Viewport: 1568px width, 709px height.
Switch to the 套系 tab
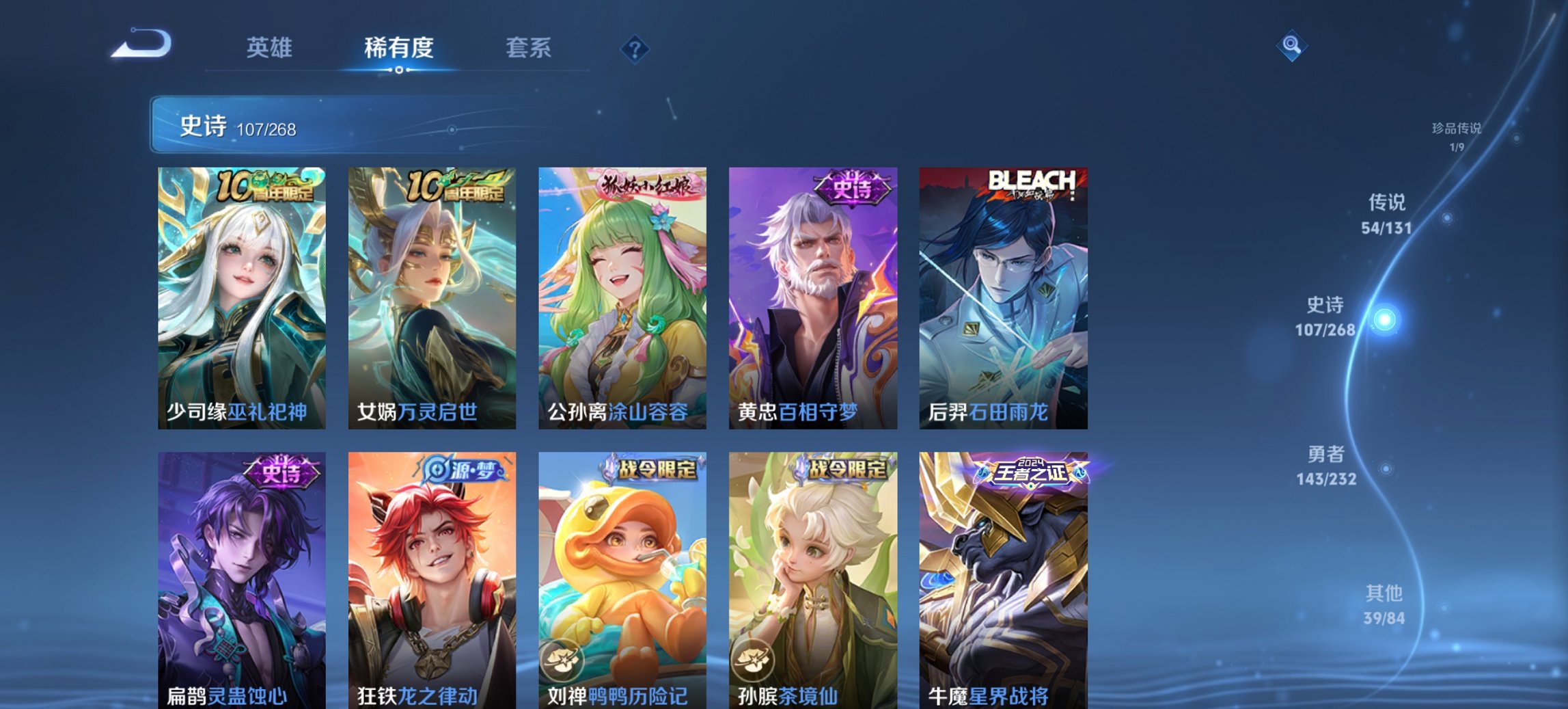tap(528, 48)
